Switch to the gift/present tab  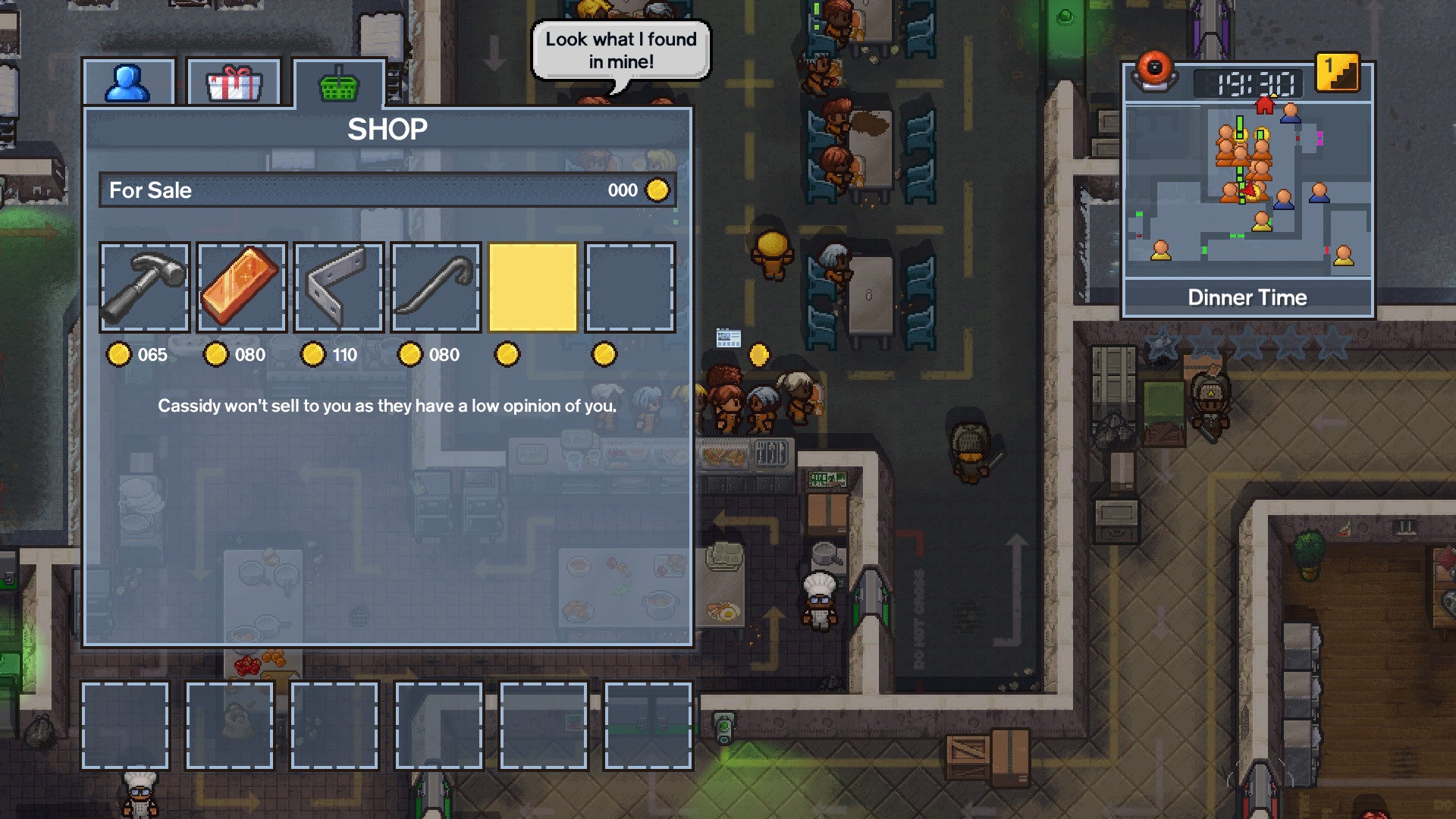click(x=233, y=81)
